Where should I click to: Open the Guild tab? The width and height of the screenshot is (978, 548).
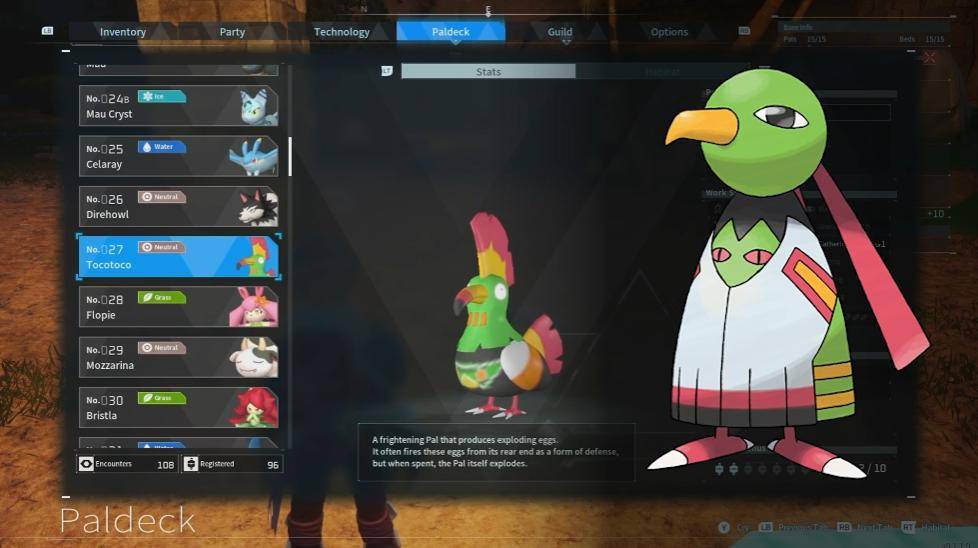[560, 32]
